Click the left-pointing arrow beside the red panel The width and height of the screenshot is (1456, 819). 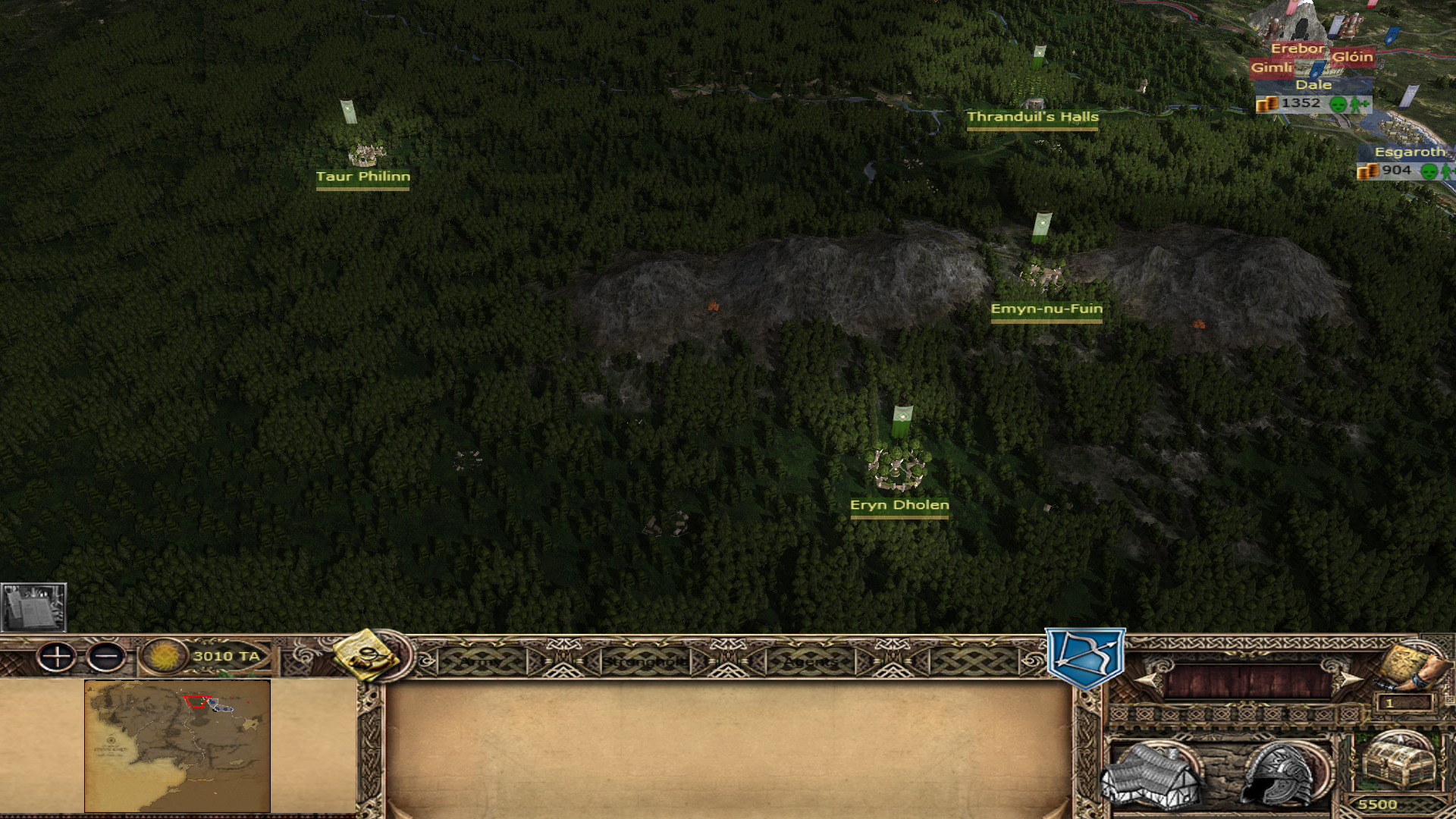[x=1147, y=680]
